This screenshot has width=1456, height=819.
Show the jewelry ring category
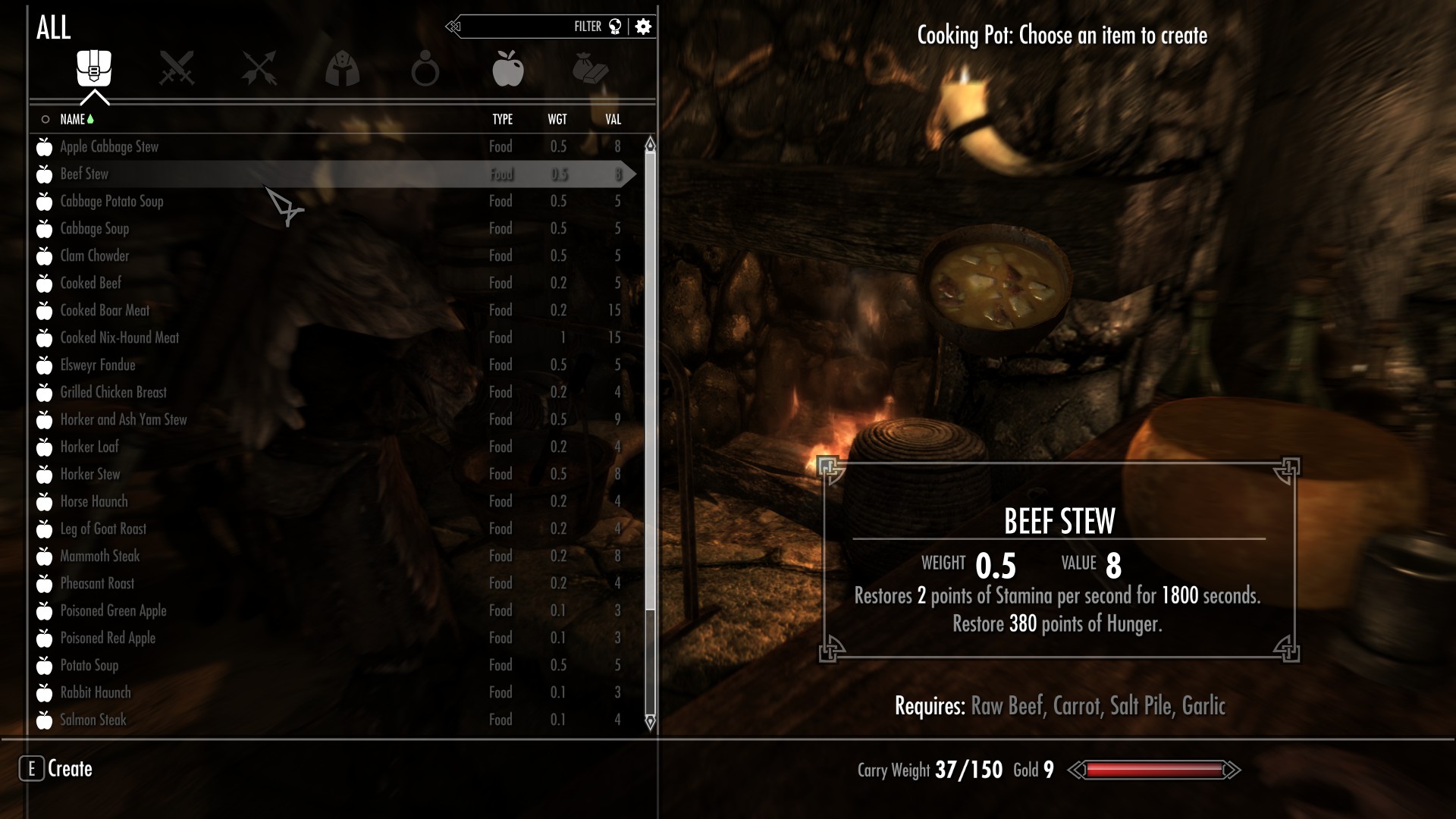(425, 69)
